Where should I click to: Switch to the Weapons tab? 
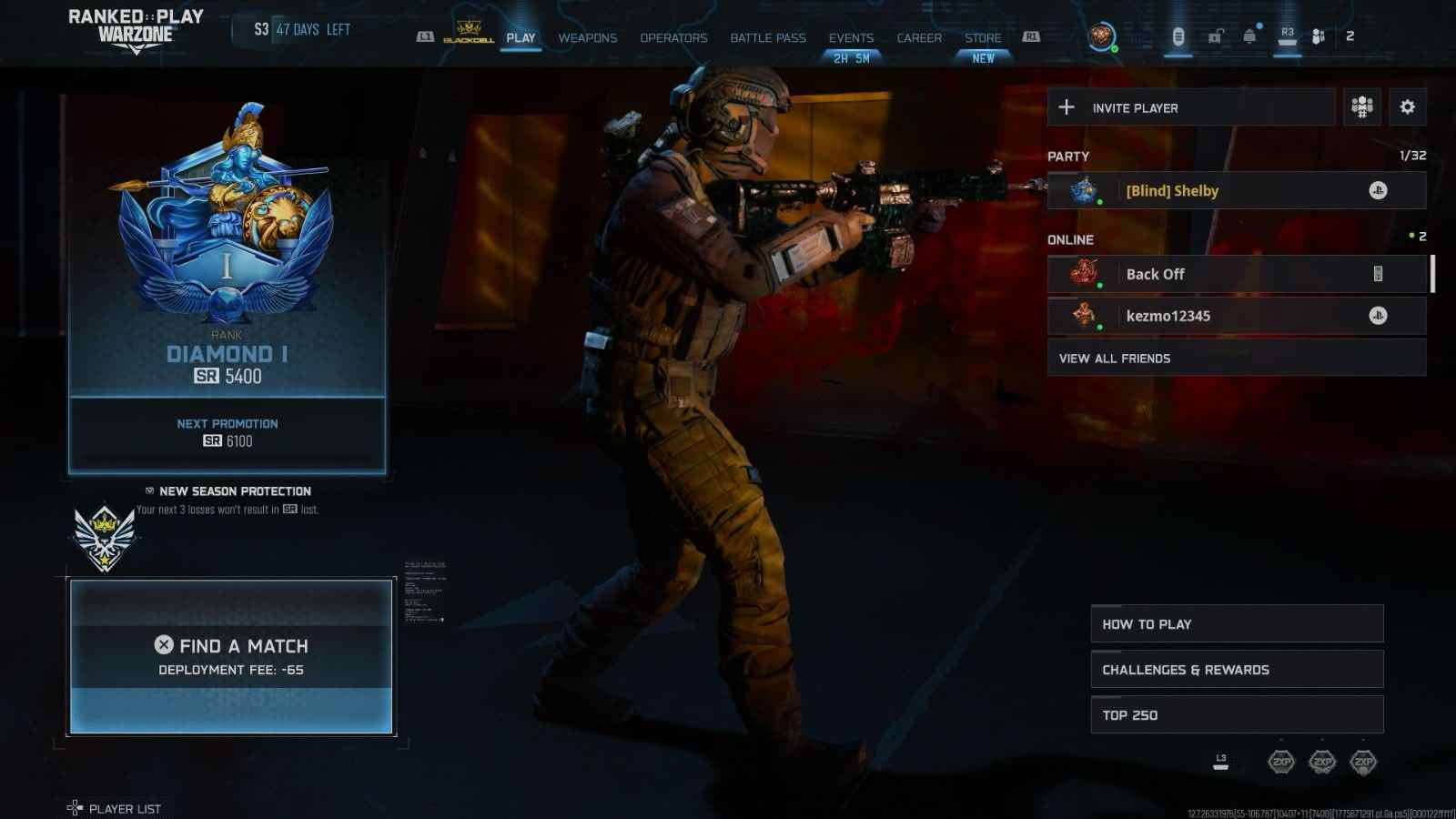pyautogui.click(x=586, y=38)
